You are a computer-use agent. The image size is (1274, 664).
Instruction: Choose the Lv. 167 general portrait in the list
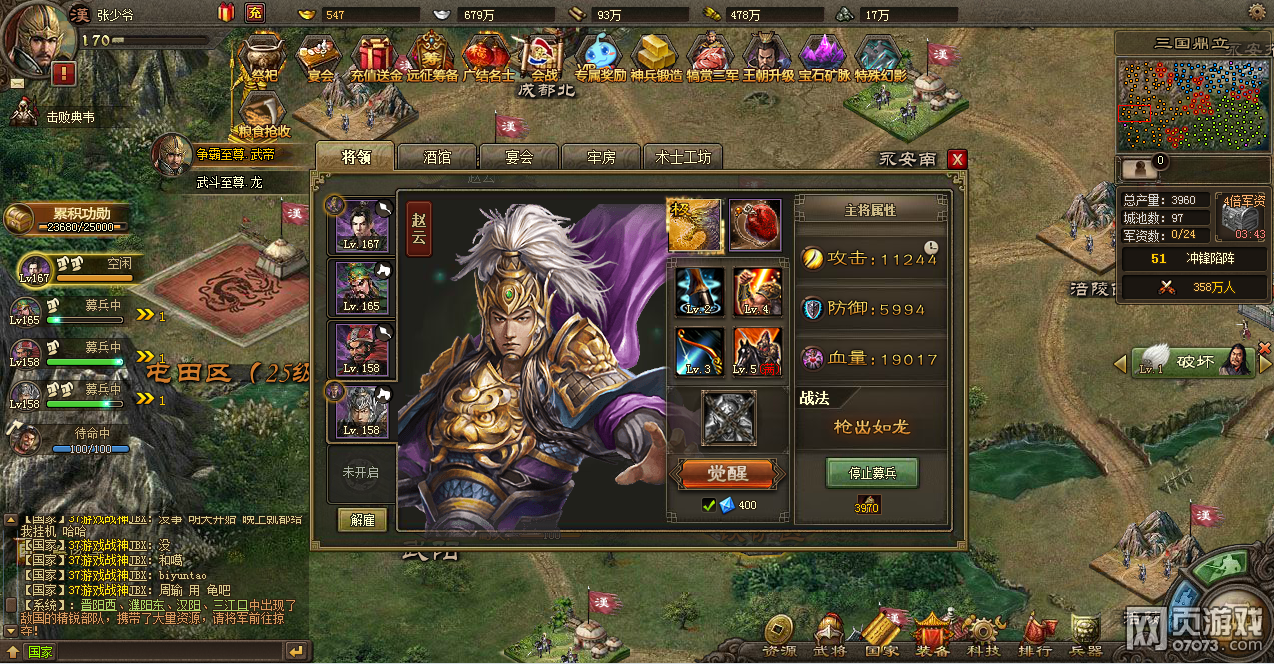[x=362, y=225]
